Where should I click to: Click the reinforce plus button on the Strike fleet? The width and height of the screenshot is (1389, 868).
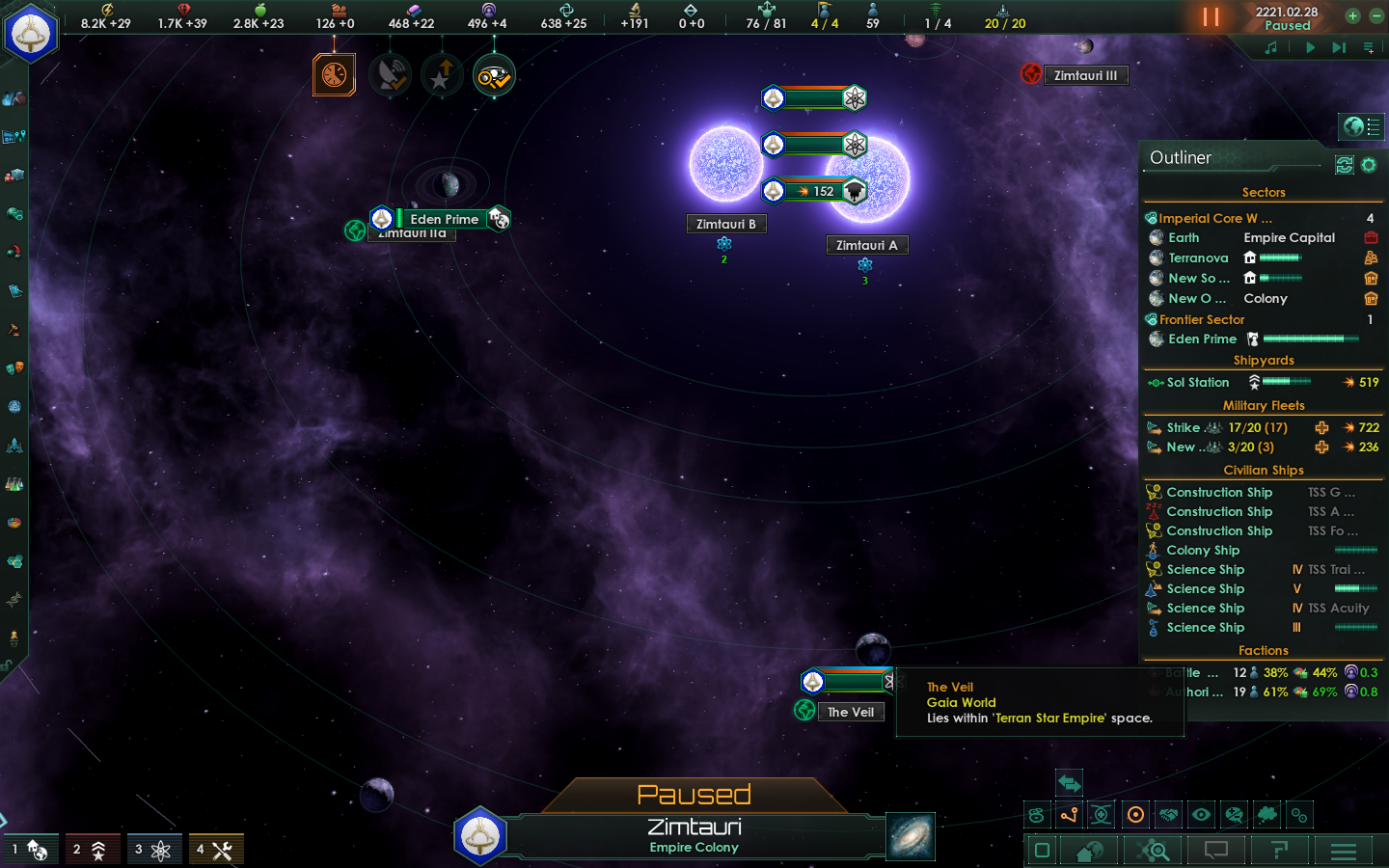(1321, 427)
